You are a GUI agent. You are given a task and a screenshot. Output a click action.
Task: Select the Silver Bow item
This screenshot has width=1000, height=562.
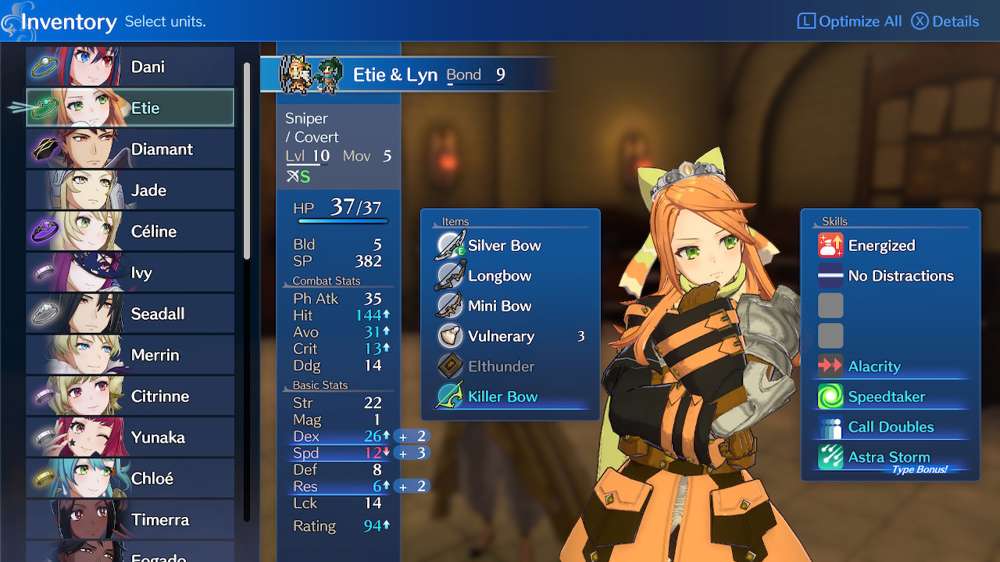click(x=504, y=246)
